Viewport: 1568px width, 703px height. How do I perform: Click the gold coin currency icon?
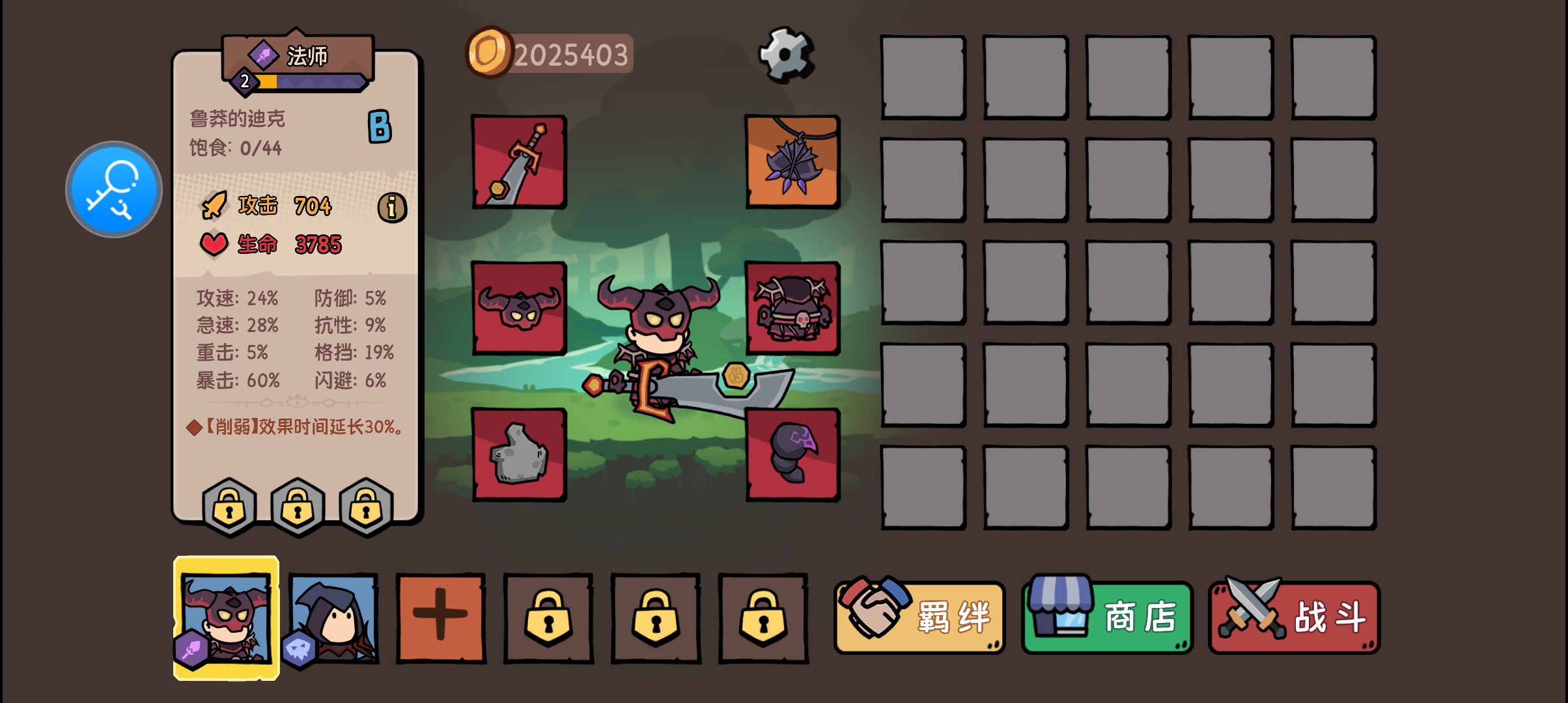coord(489,52)
